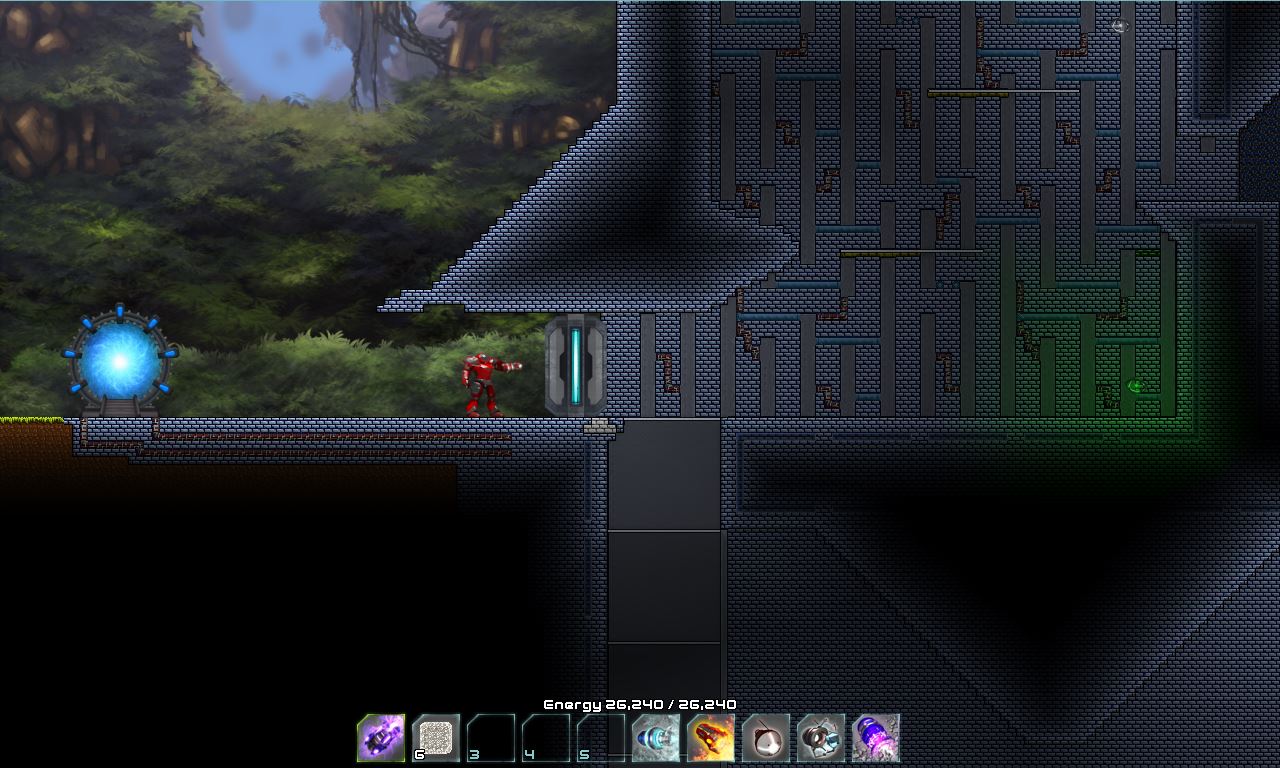The image size is (1280, 768).
Task: Activate the blue teleporter gateway
Action: [x=120, y=360]
